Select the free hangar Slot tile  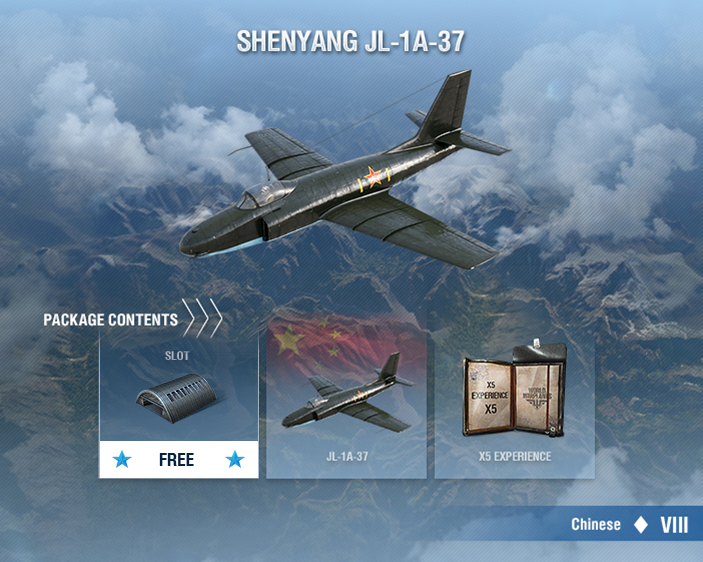[178, 405]
